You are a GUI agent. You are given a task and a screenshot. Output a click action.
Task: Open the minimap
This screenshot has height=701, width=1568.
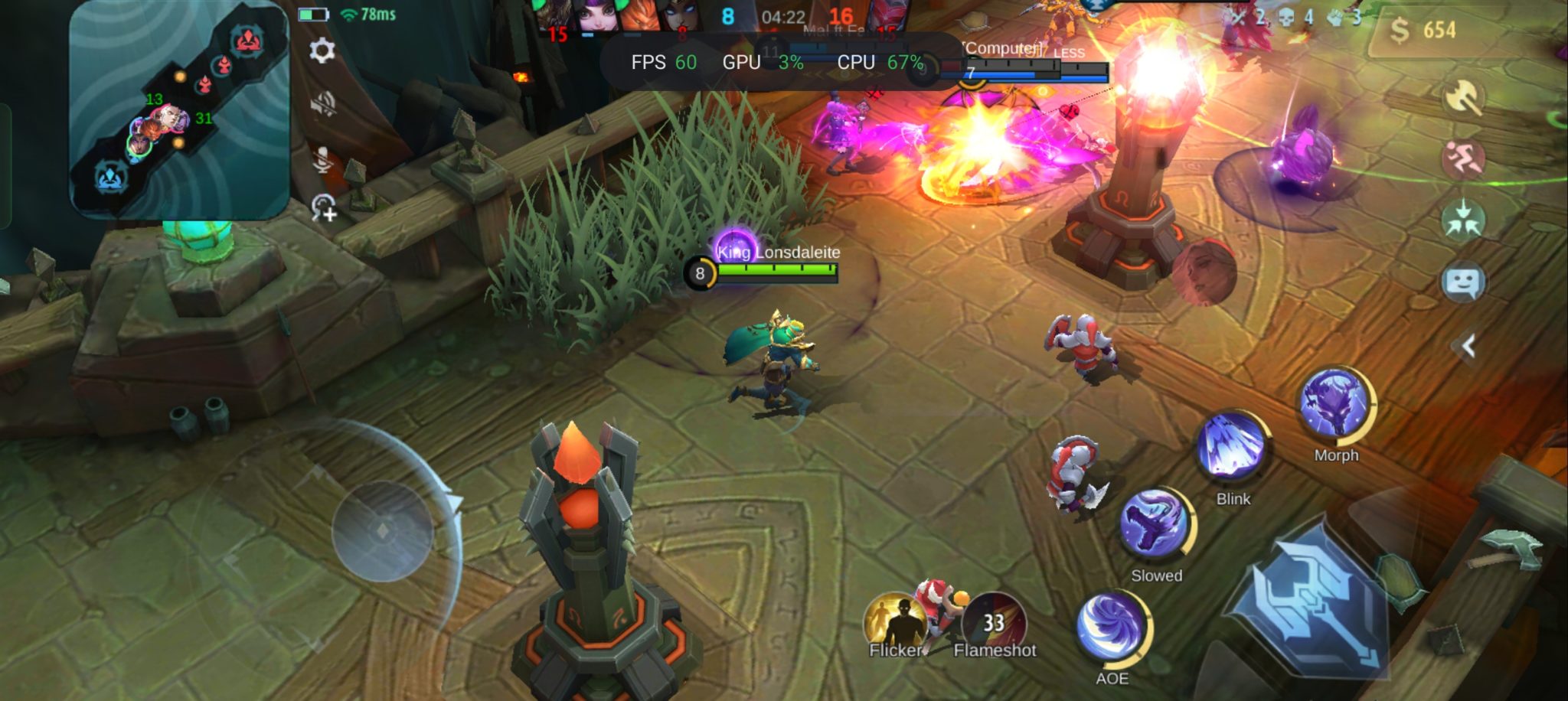(x=179, y=112)
